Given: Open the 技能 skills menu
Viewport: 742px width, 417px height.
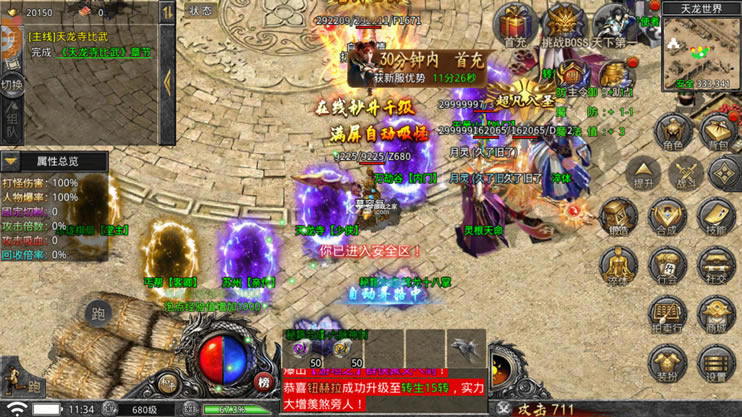Looking at the screenshot, I should [x=716, y=218].
